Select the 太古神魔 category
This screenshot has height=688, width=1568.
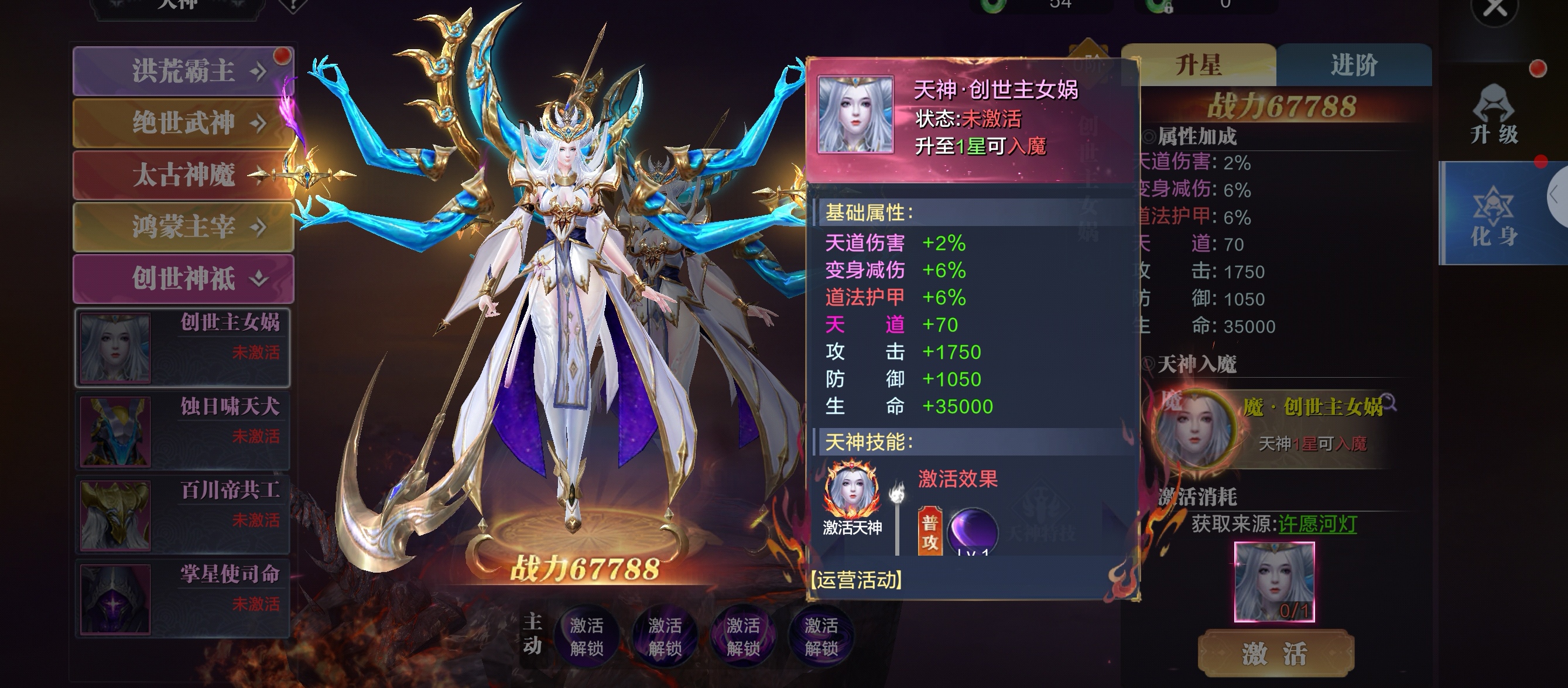pyautogui.click(x=183, y=175)
